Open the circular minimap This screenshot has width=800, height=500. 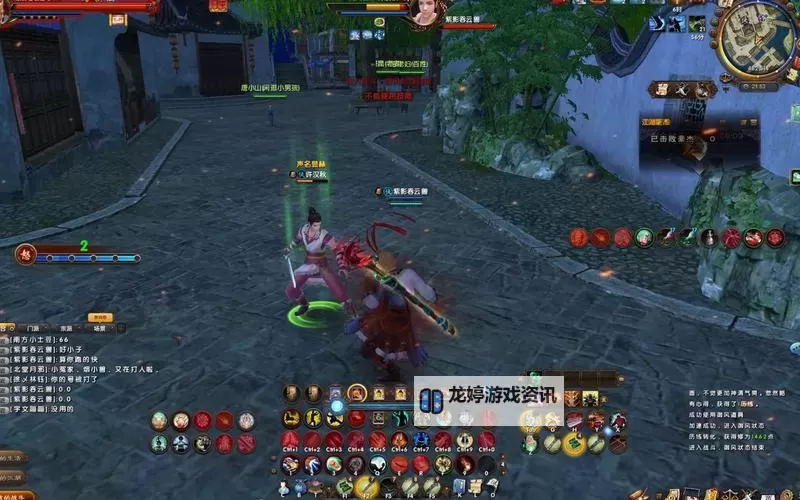(x=757, y=38)
